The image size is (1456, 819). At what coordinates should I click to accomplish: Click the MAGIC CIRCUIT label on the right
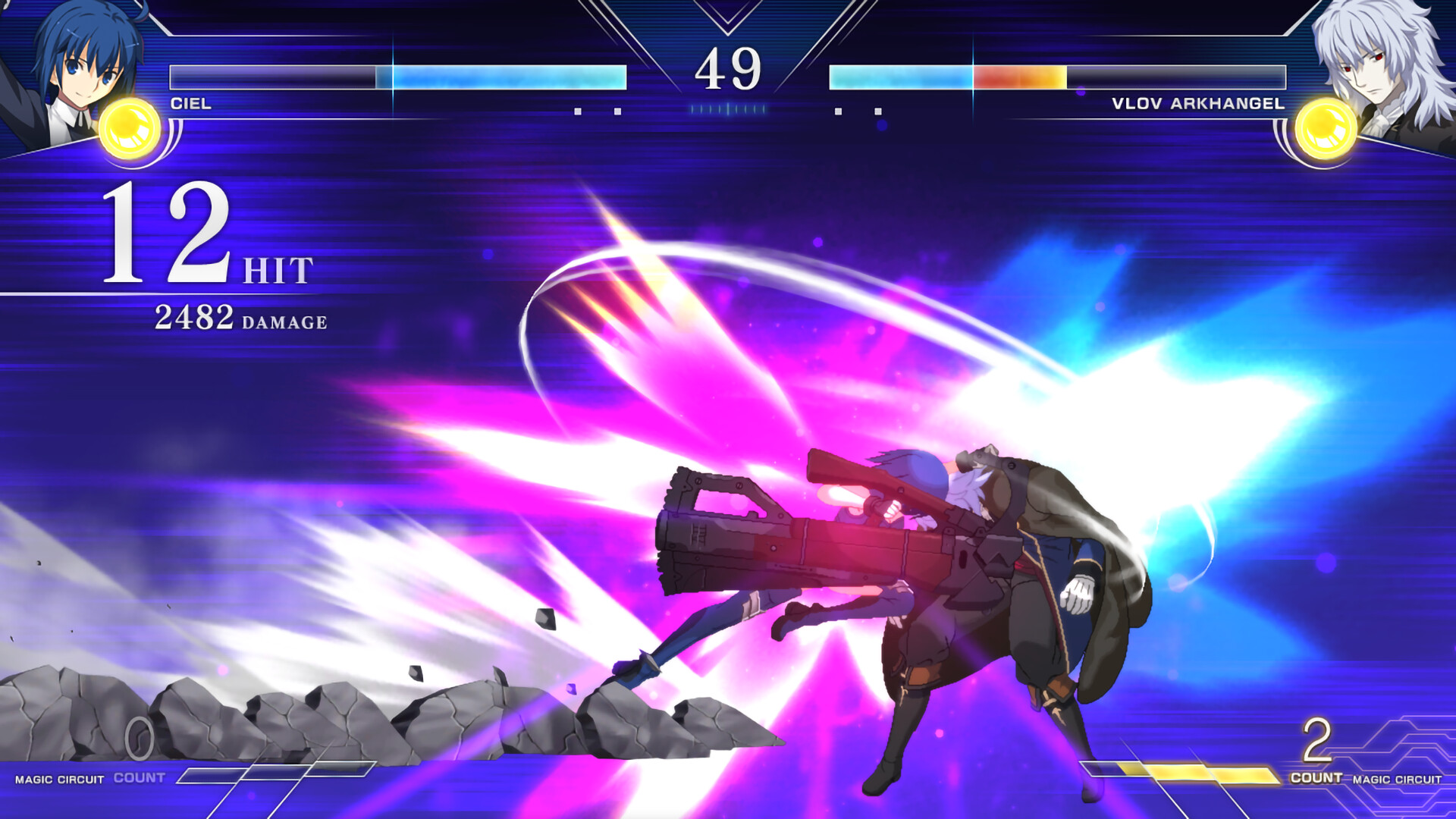pyautogui.click(x=1398, y=779)
